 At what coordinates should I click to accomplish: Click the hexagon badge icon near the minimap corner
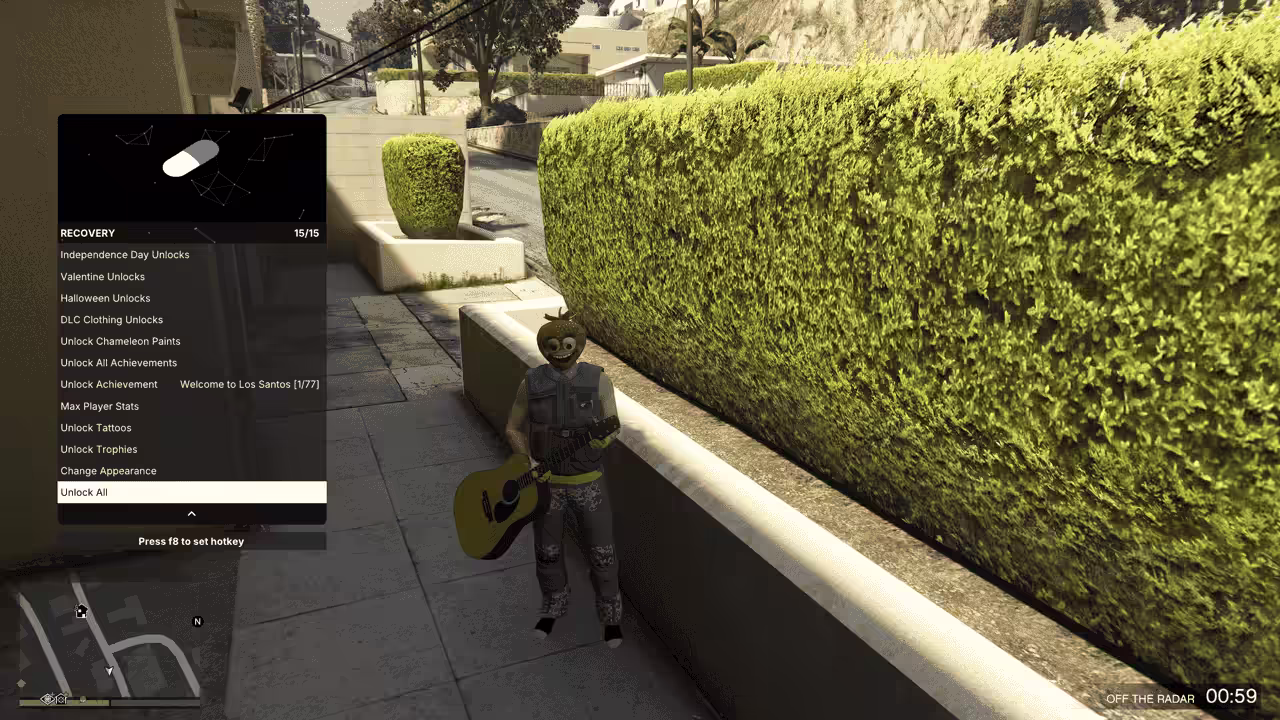point(60,698)
